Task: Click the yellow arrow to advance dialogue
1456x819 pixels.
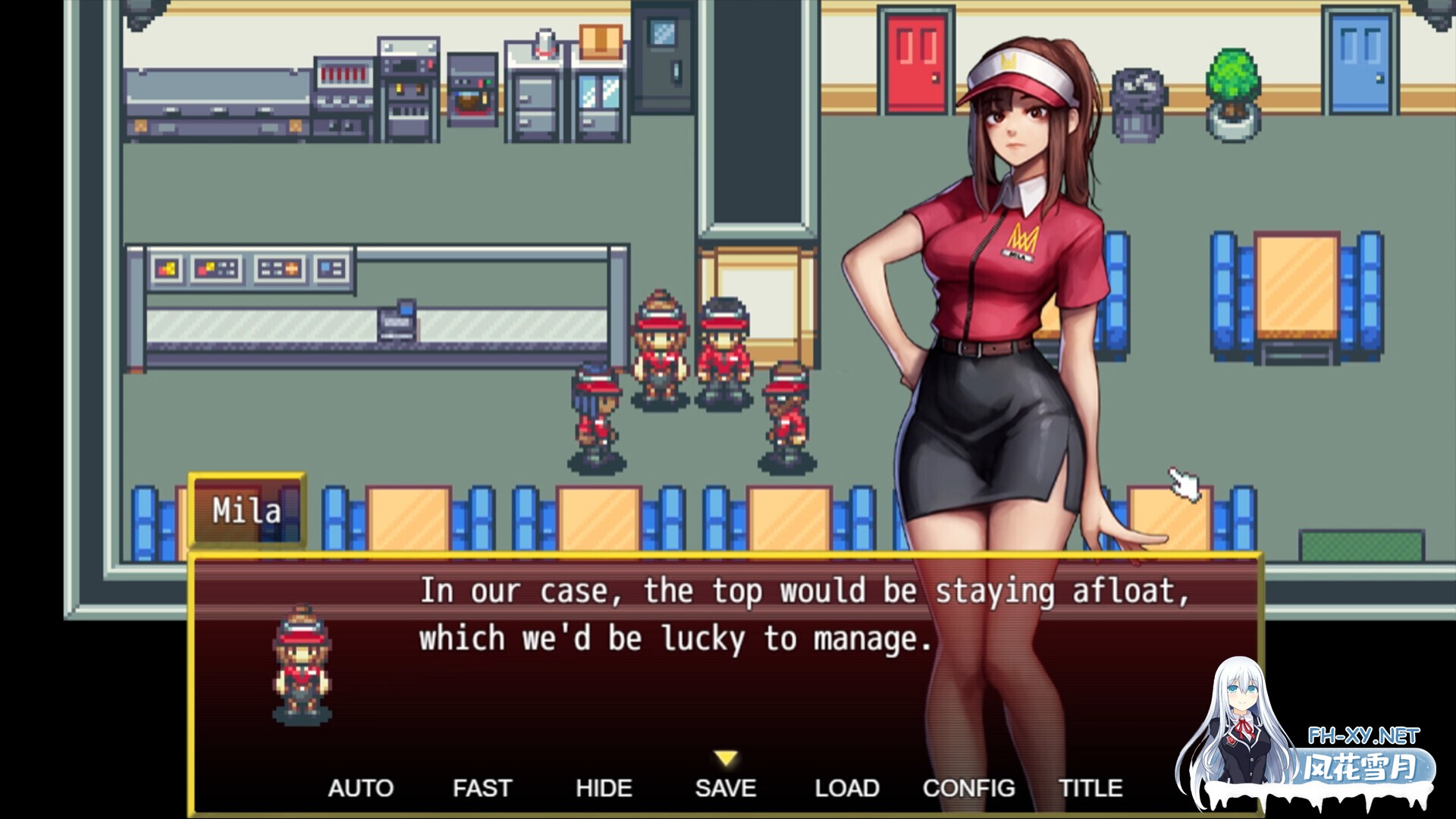Action: [724, 756]
